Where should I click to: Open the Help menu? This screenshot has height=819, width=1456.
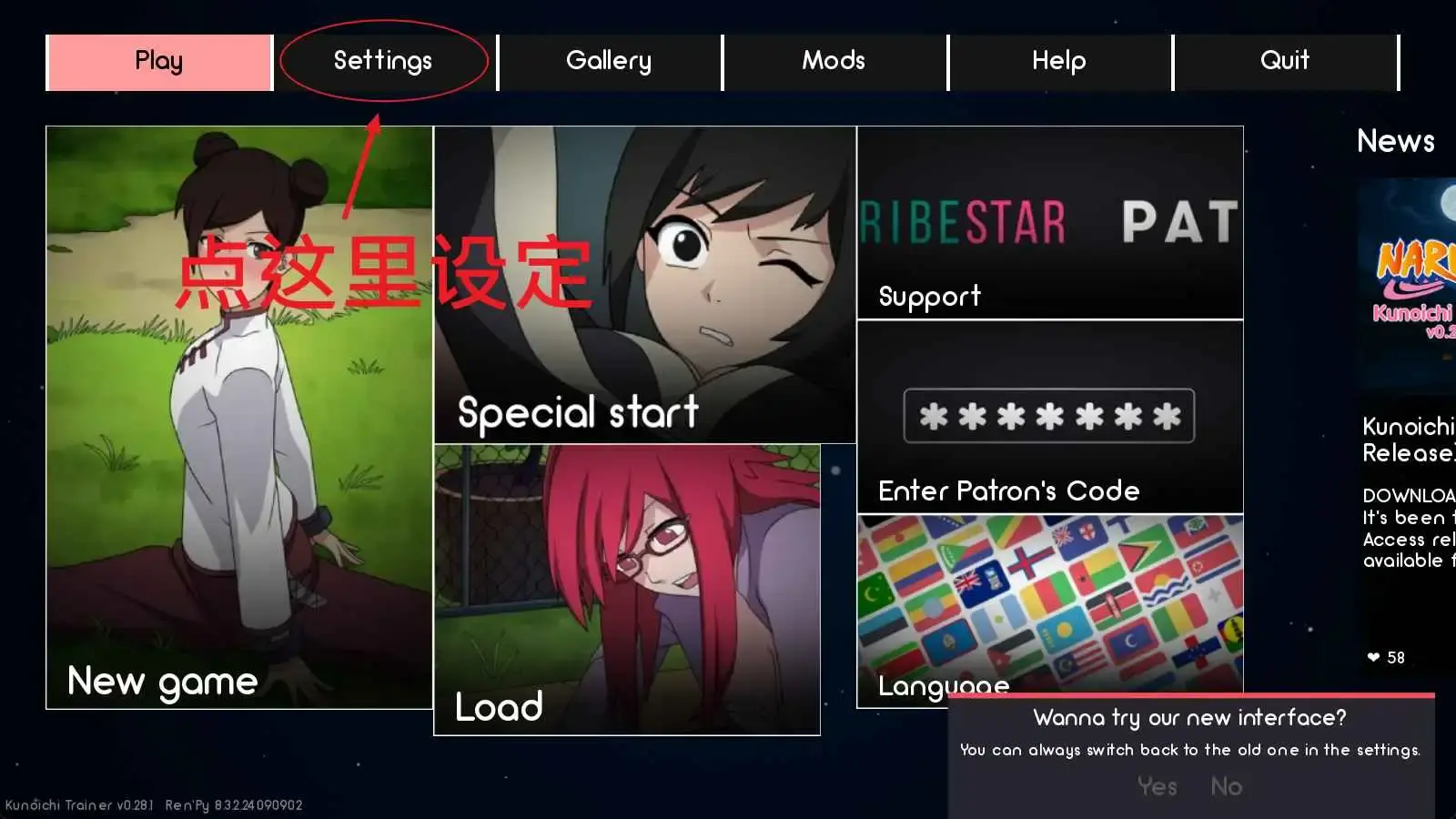(1058, 60)
